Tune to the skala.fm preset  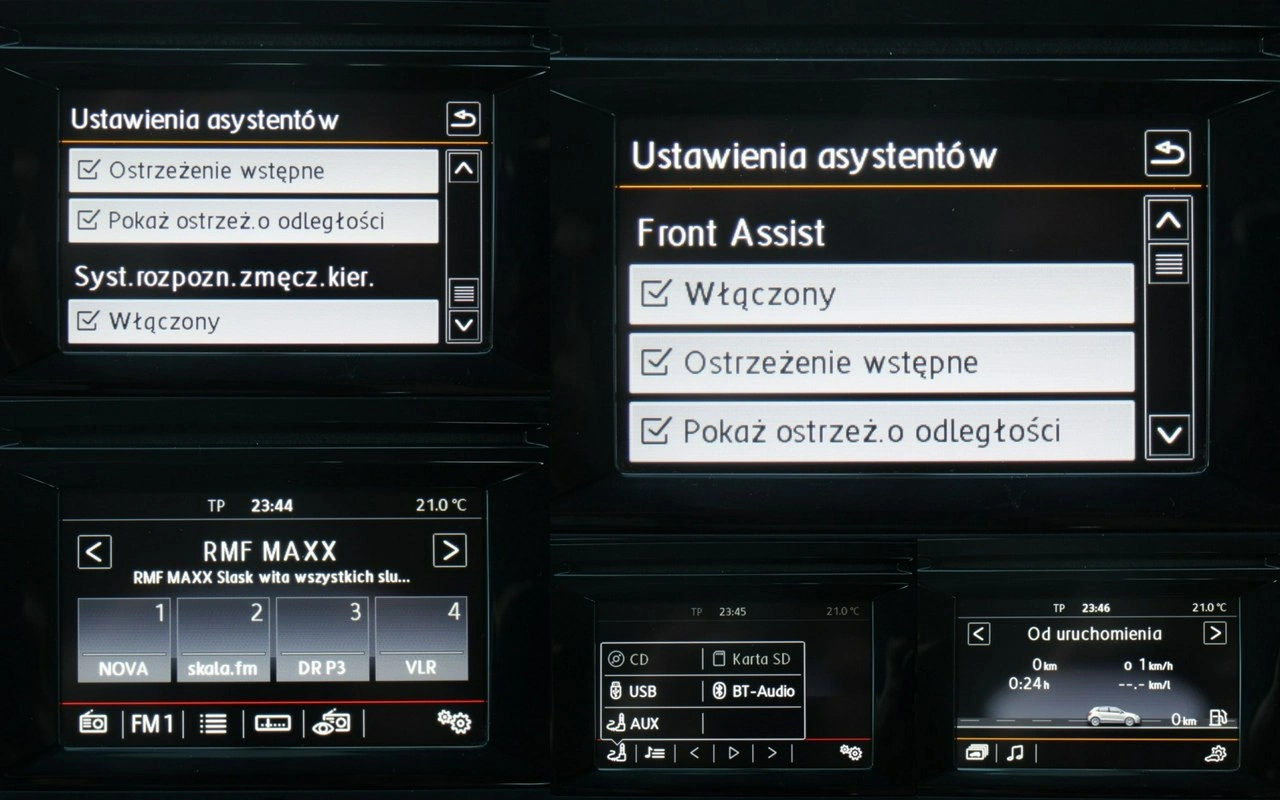(223, 639)
